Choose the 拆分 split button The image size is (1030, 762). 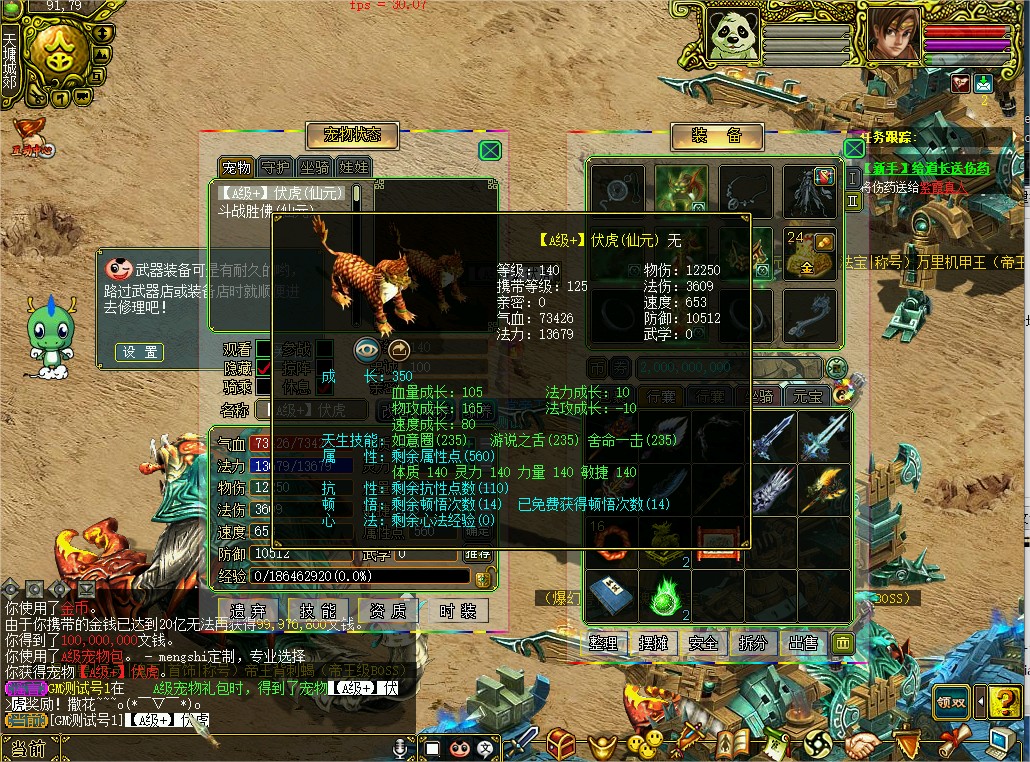(x=753, y=643)
